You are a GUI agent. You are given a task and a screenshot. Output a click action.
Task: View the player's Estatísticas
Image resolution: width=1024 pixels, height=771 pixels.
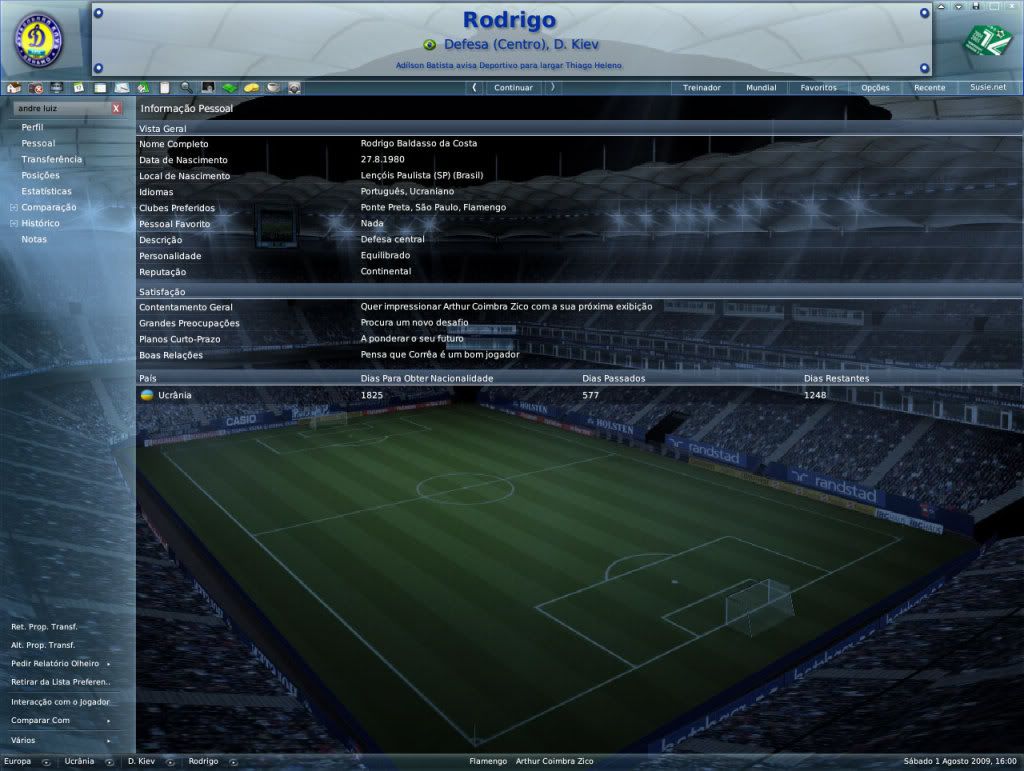(46, 191)
